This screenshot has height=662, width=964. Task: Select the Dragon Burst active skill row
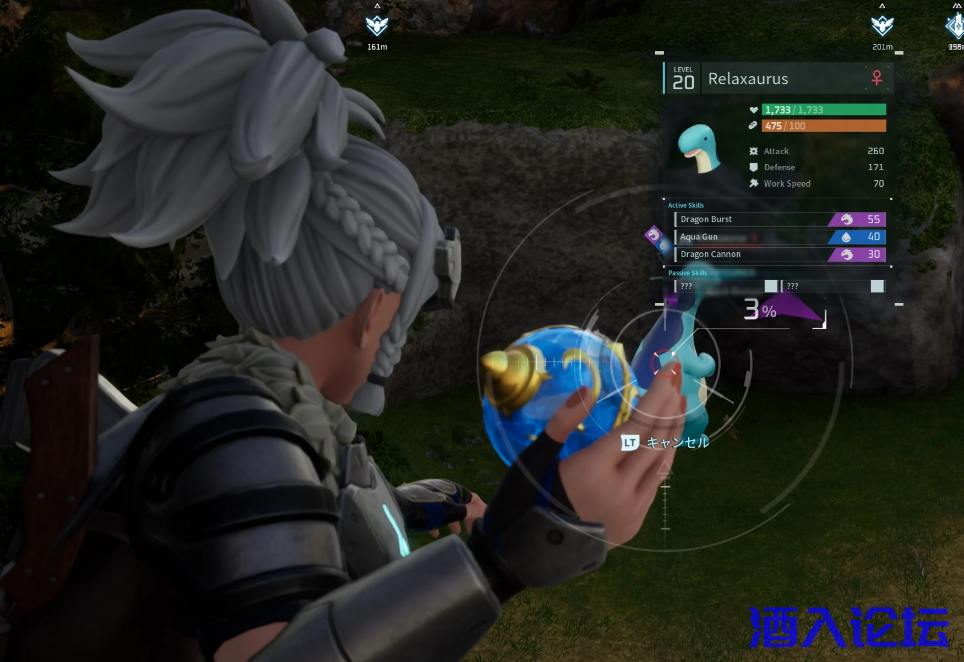click(x=780, y=219)
